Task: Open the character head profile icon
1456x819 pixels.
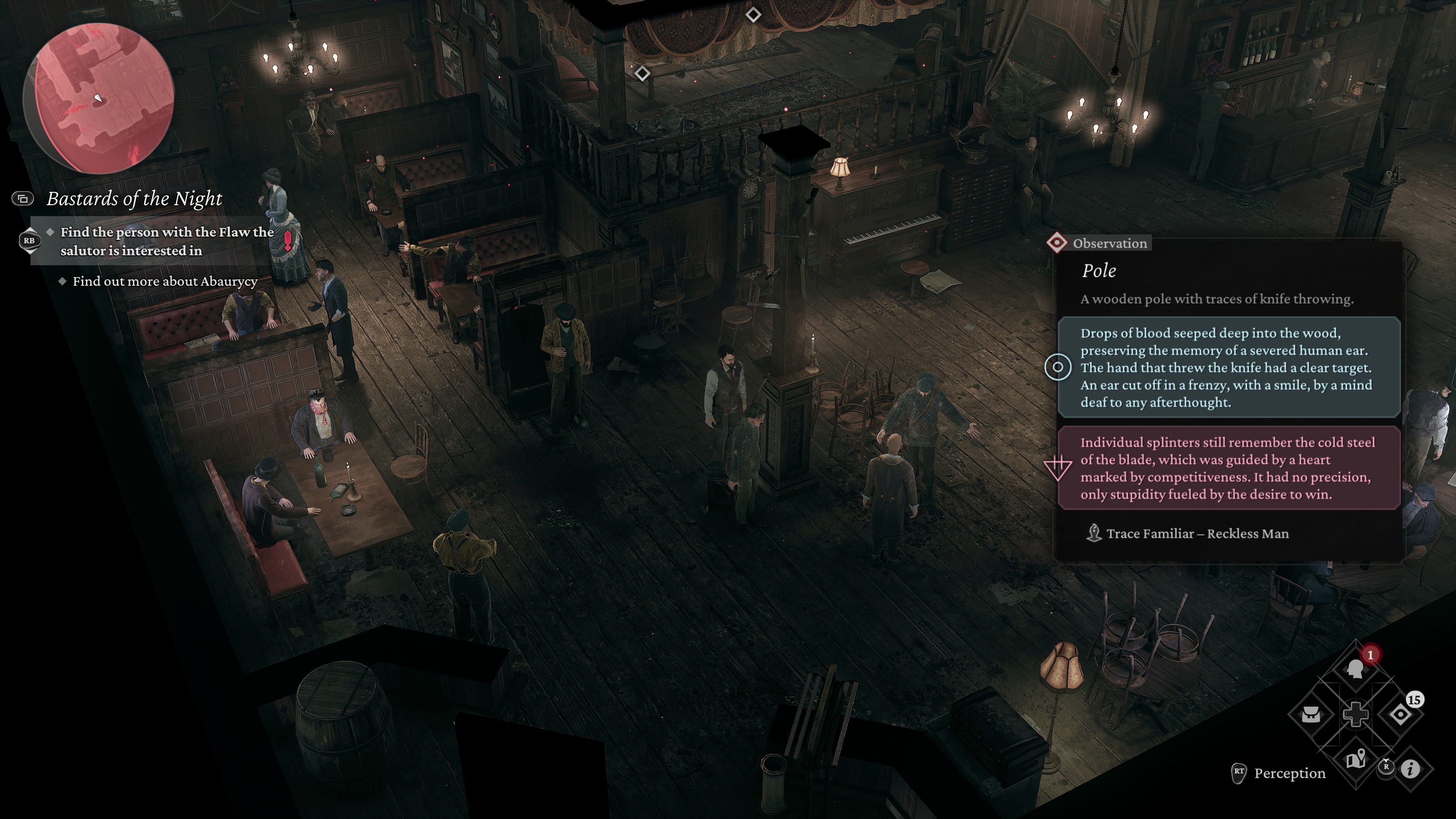Action: point(1355,670)
